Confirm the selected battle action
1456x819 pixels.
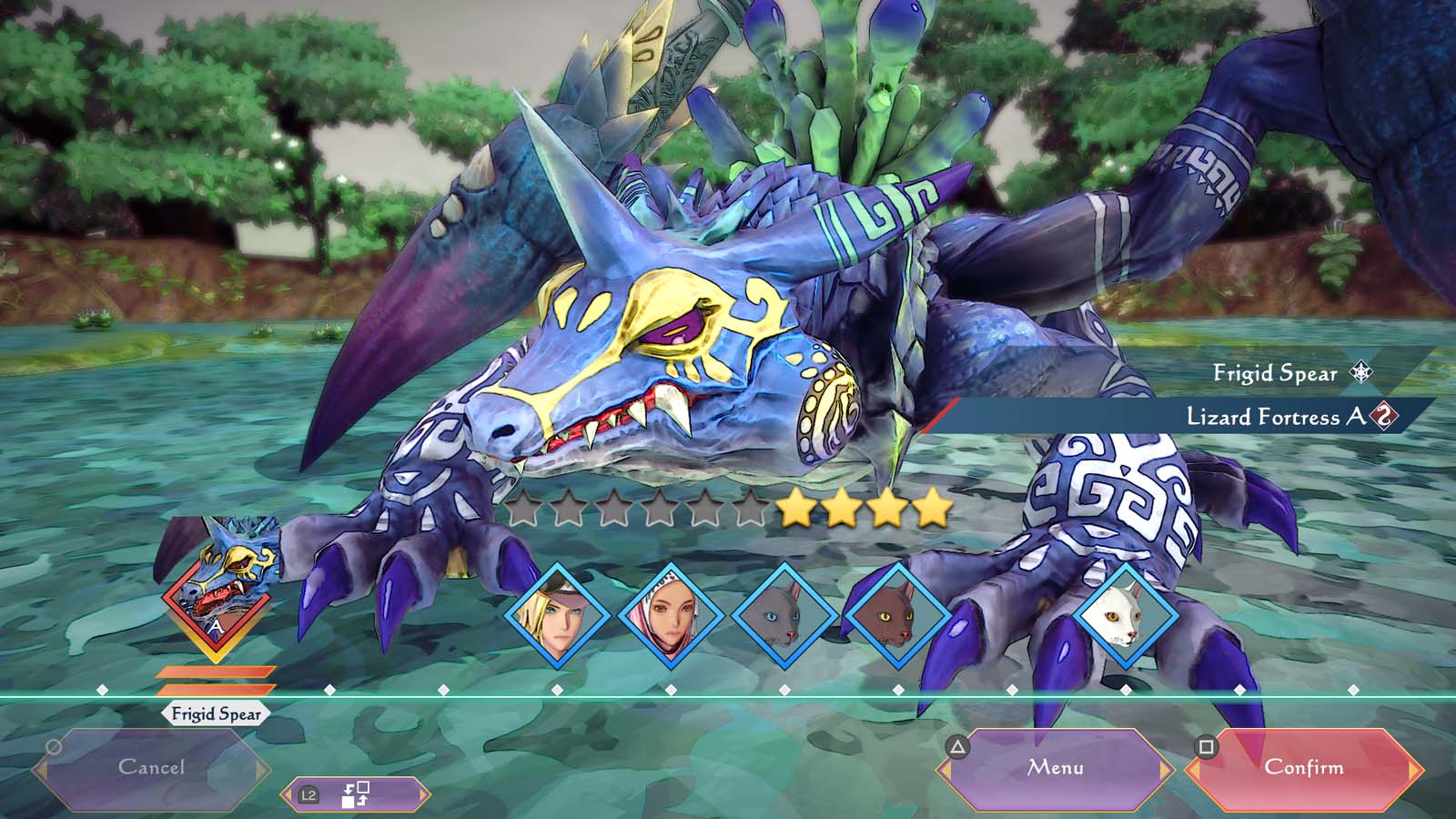(x=1303, y=769)
